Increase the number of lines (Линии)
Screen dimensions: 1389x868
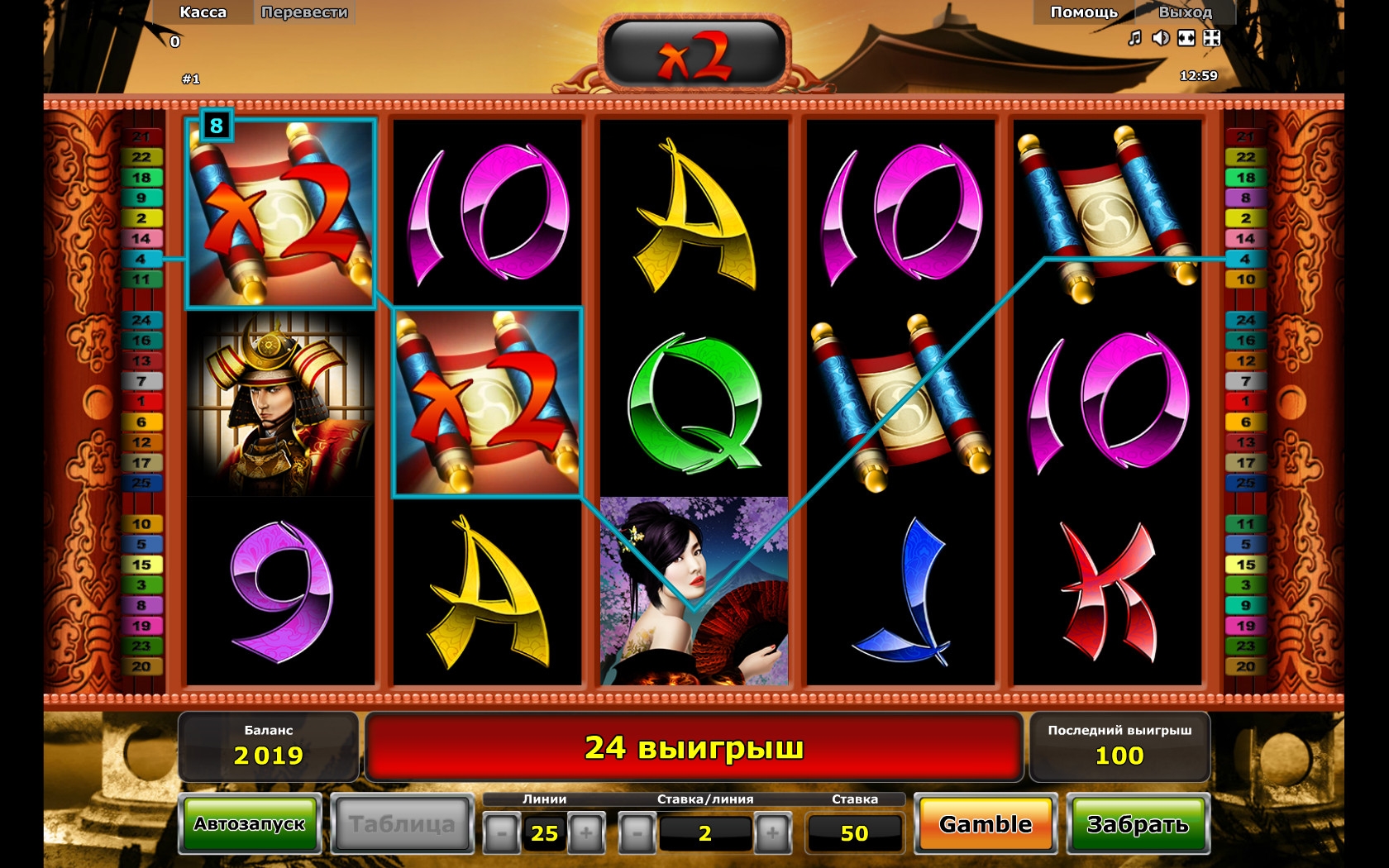(586, 833)
